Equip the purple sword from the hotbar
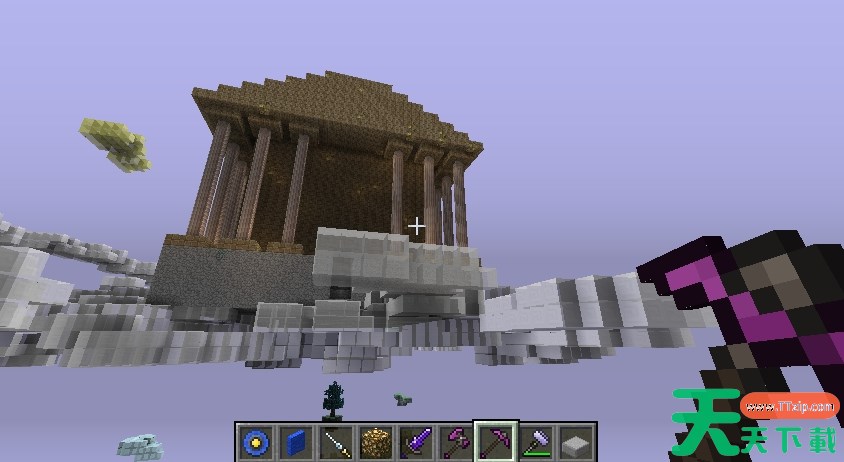Viewport: 844px width, 462px height. point(416,442)
